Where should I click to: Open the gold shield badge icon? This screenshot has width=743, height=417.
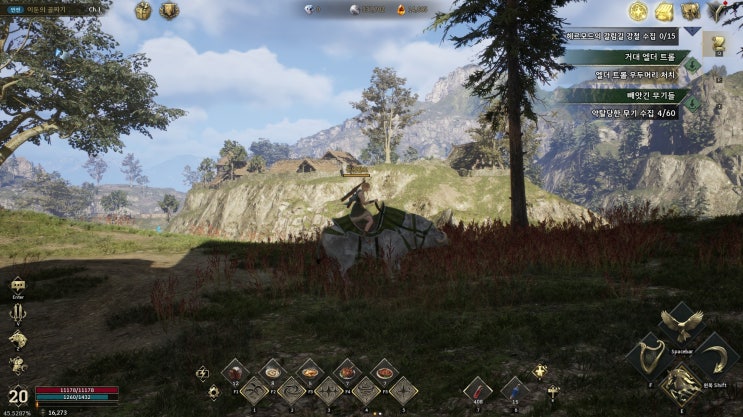(x=169, y=11)
